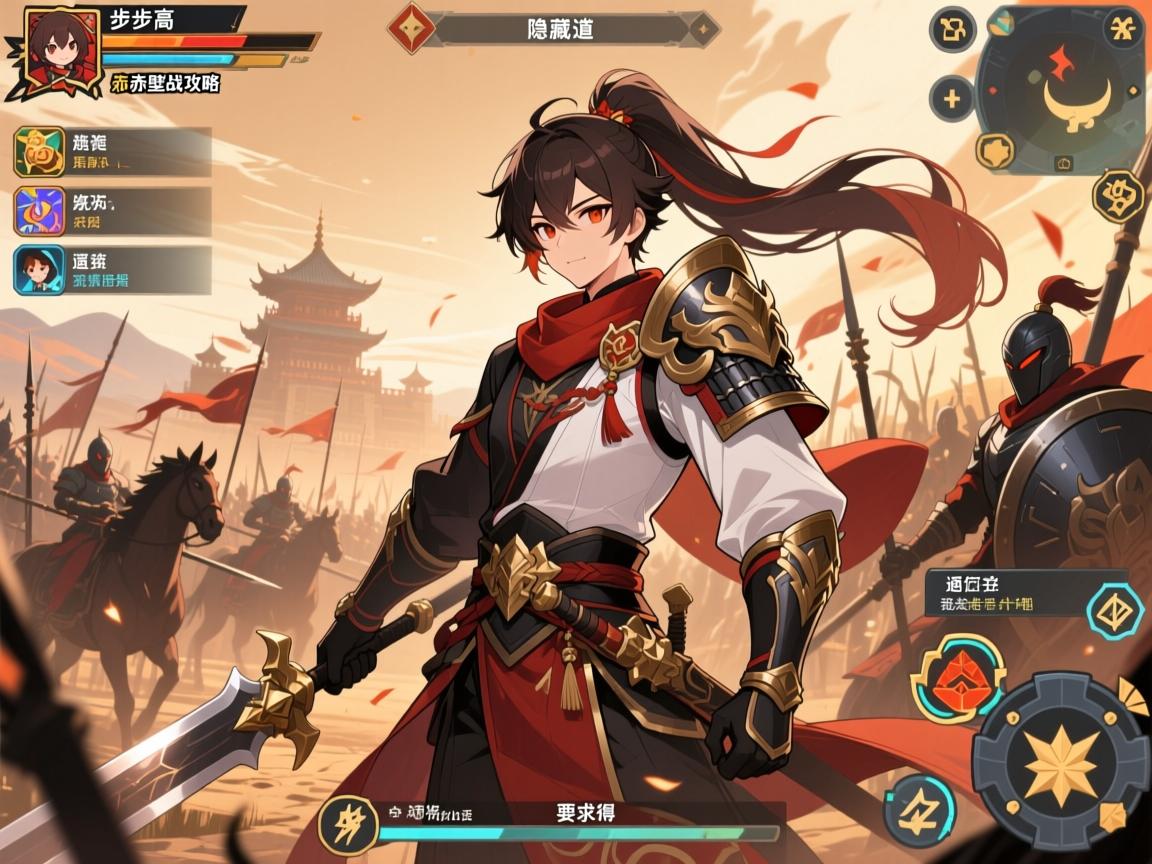
Task: Click the 要求得 label on bottom bar
Action: [585, 812]
